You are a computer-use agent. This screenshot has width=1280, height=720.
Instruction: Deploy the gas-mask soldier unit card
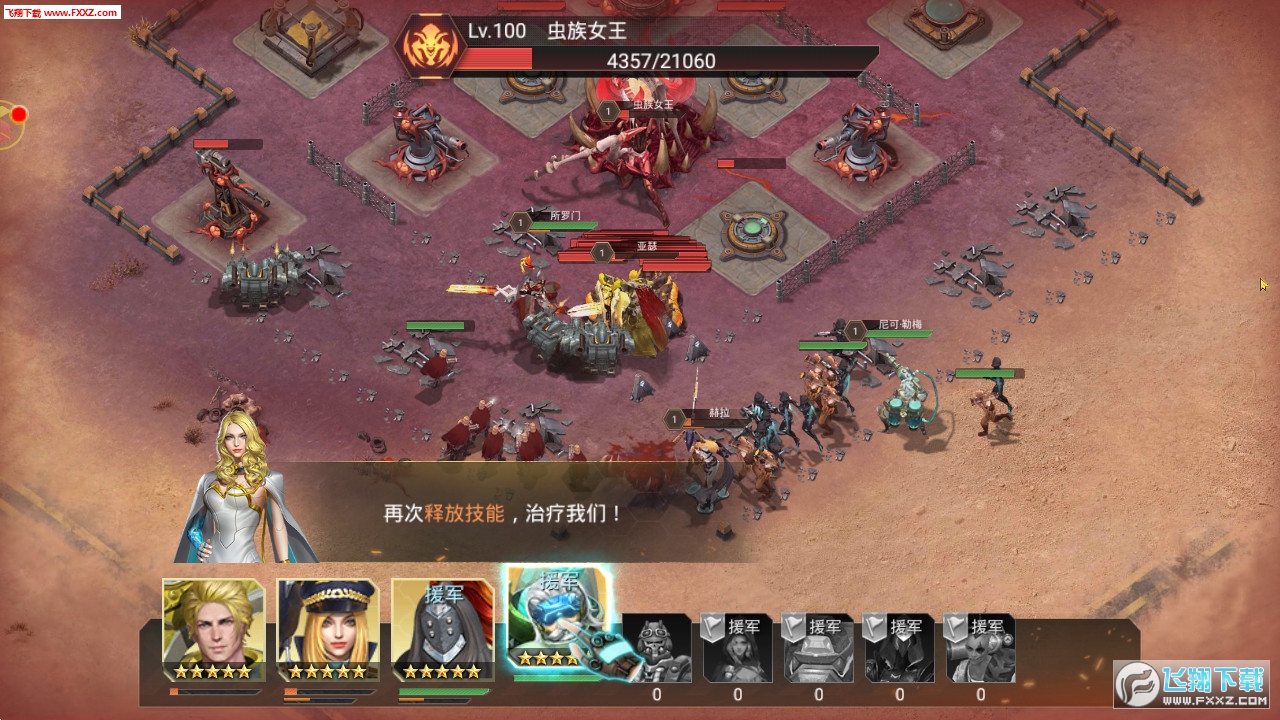coord(657,648)
